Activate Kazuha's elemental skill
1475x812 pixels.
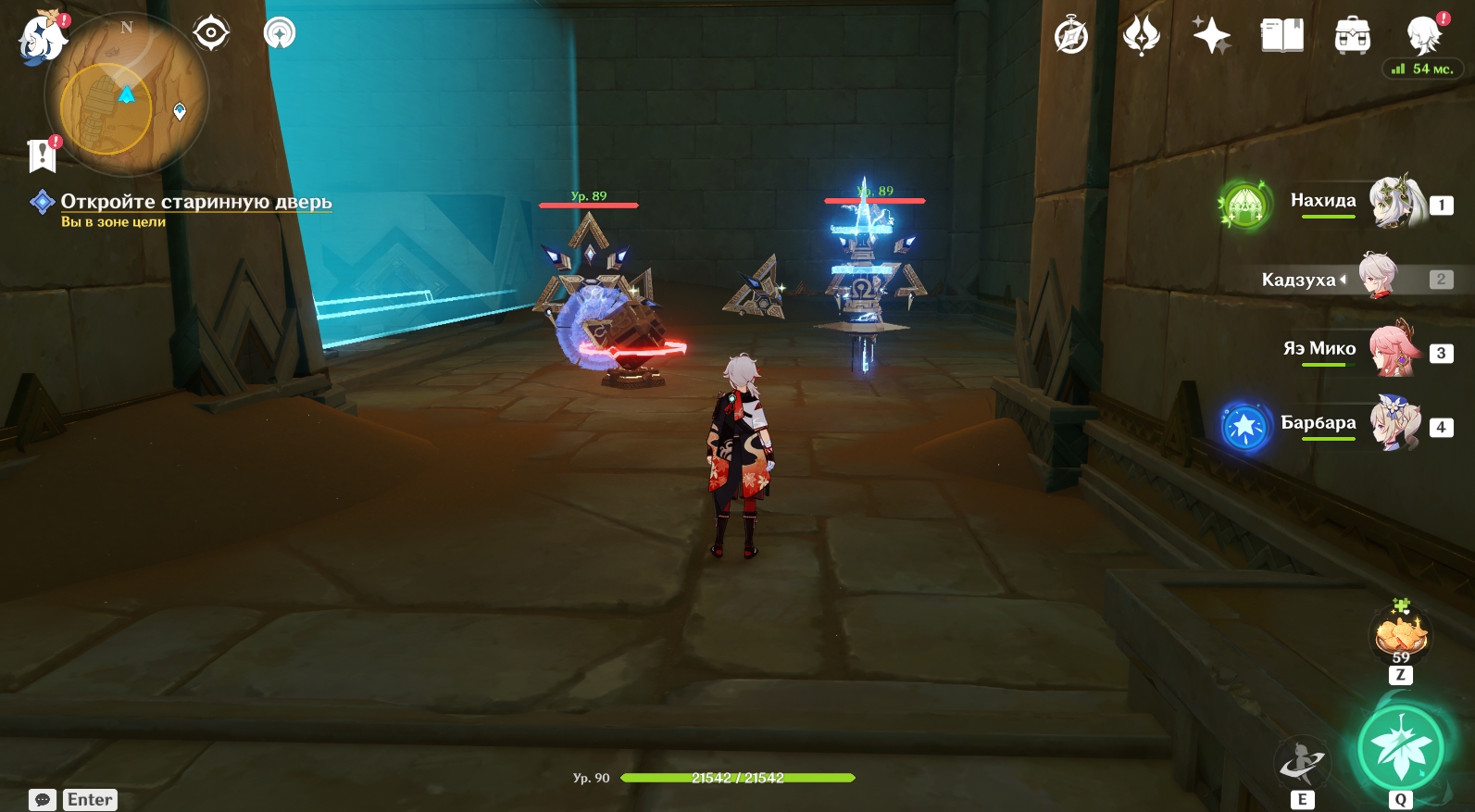pyautogui.click(x=1302, y=763)
